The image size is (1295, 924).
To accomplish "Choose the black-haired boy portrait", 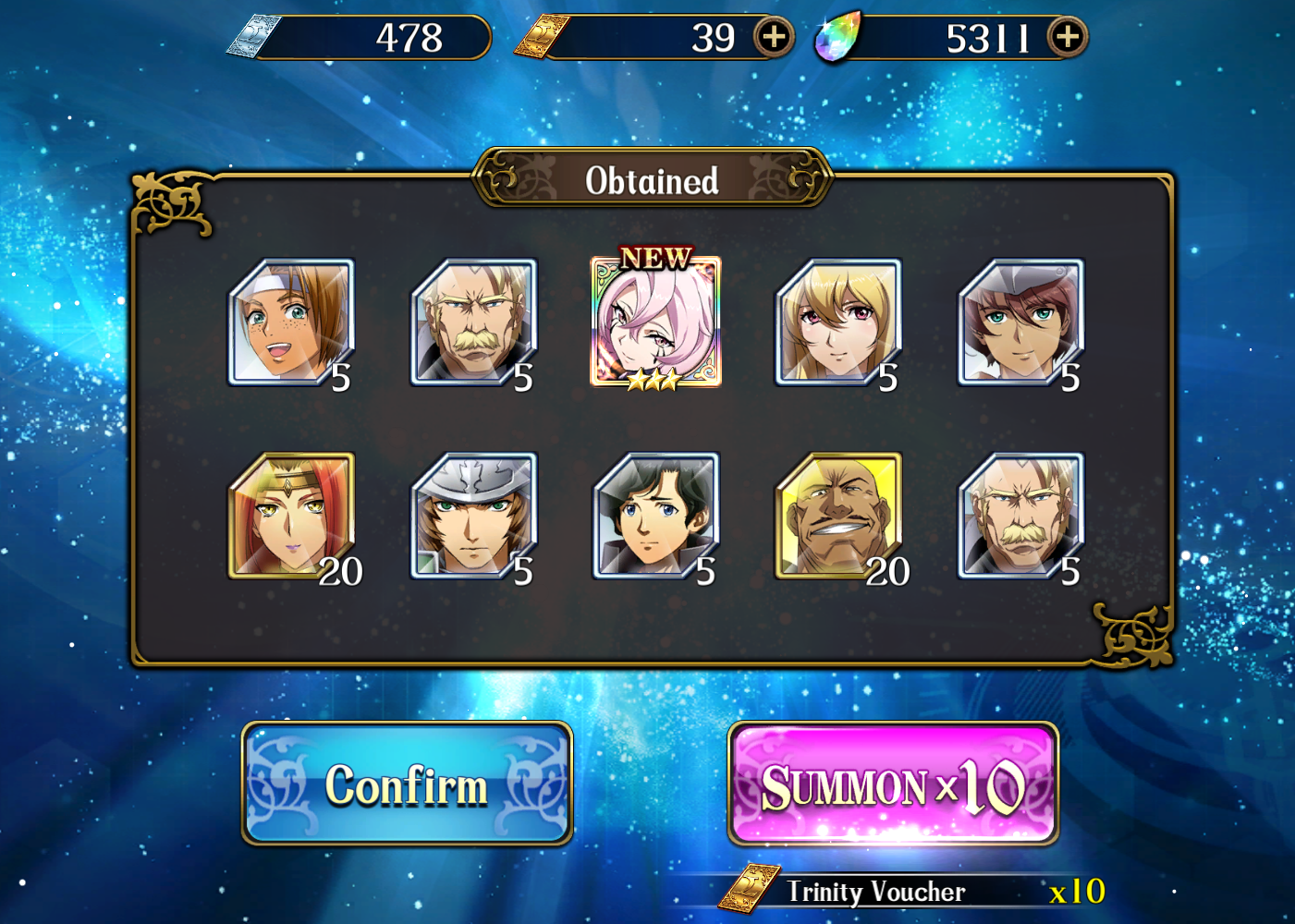I will (x=655, y=516).
